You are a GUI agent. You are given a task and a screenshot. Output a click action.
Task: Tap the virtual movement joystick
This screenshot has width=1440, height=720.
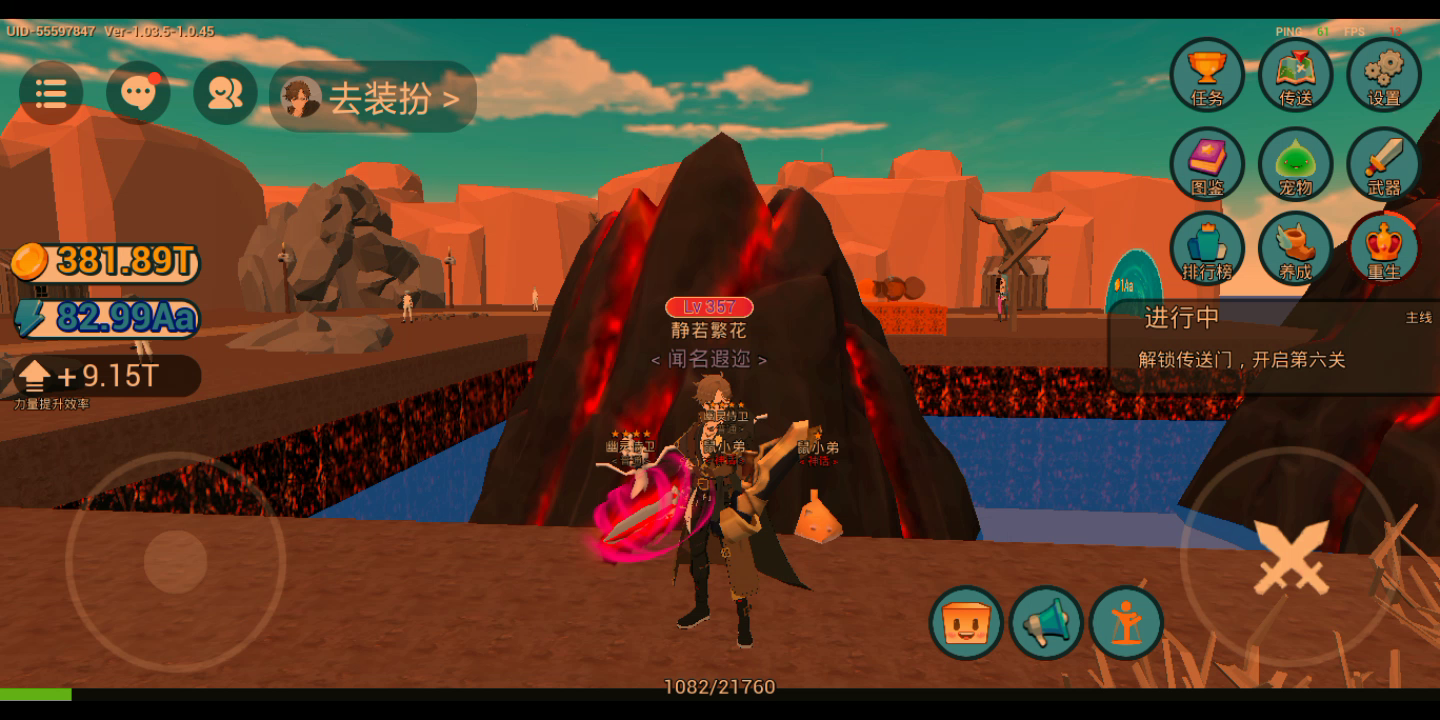click(x=175, y=562)
